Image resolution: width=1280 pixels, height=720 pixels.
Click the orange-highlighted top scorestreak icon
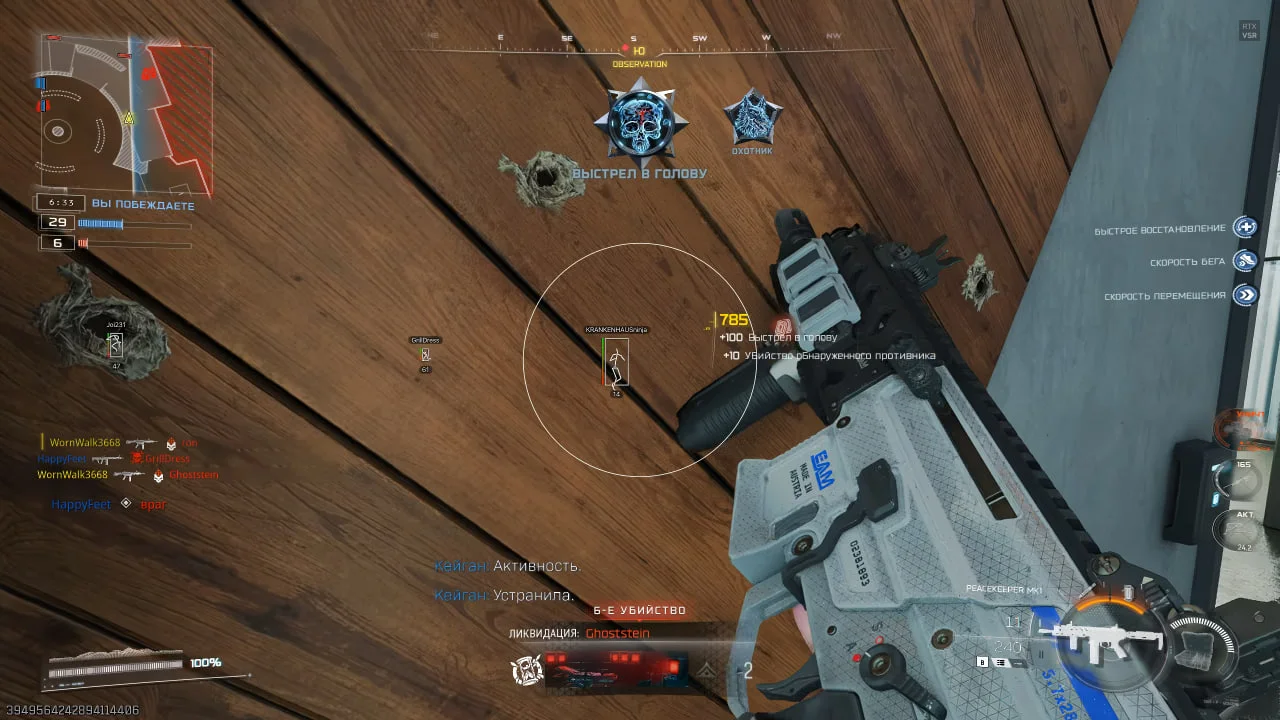coord(1247,427)
